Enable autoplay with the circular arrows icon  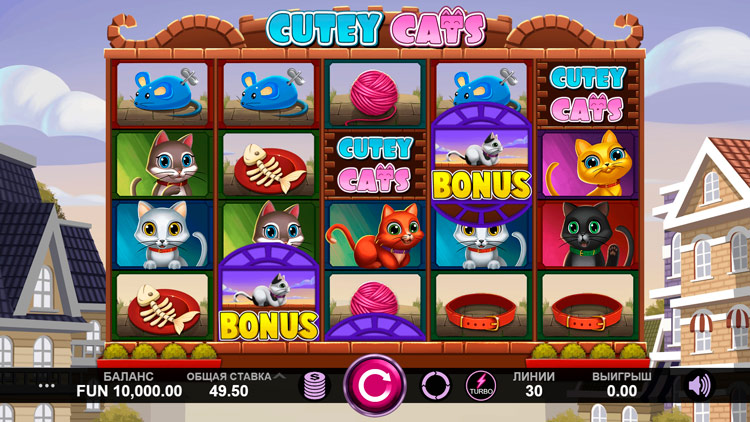436,385
